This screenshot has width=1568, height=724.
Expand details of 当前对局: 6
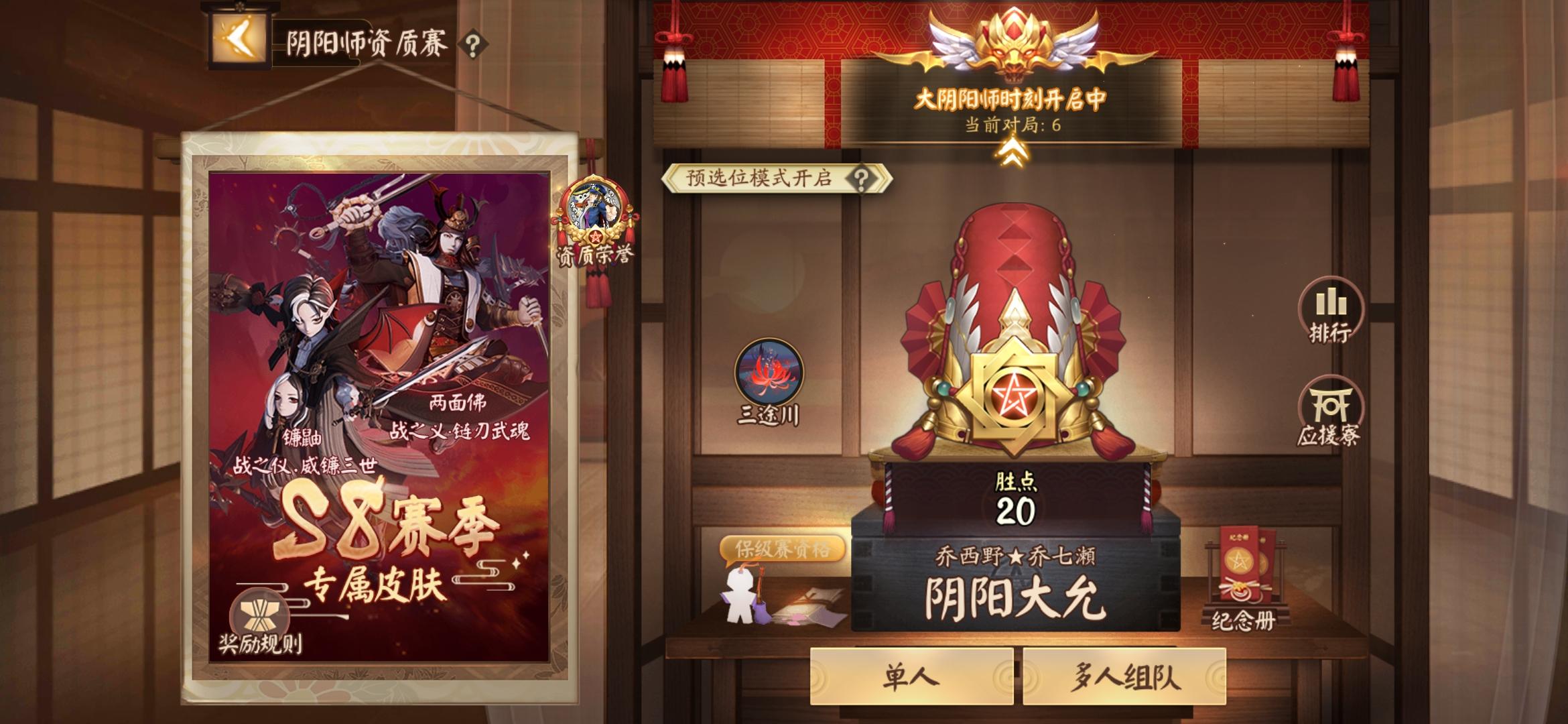click(x=1012, y=125)
